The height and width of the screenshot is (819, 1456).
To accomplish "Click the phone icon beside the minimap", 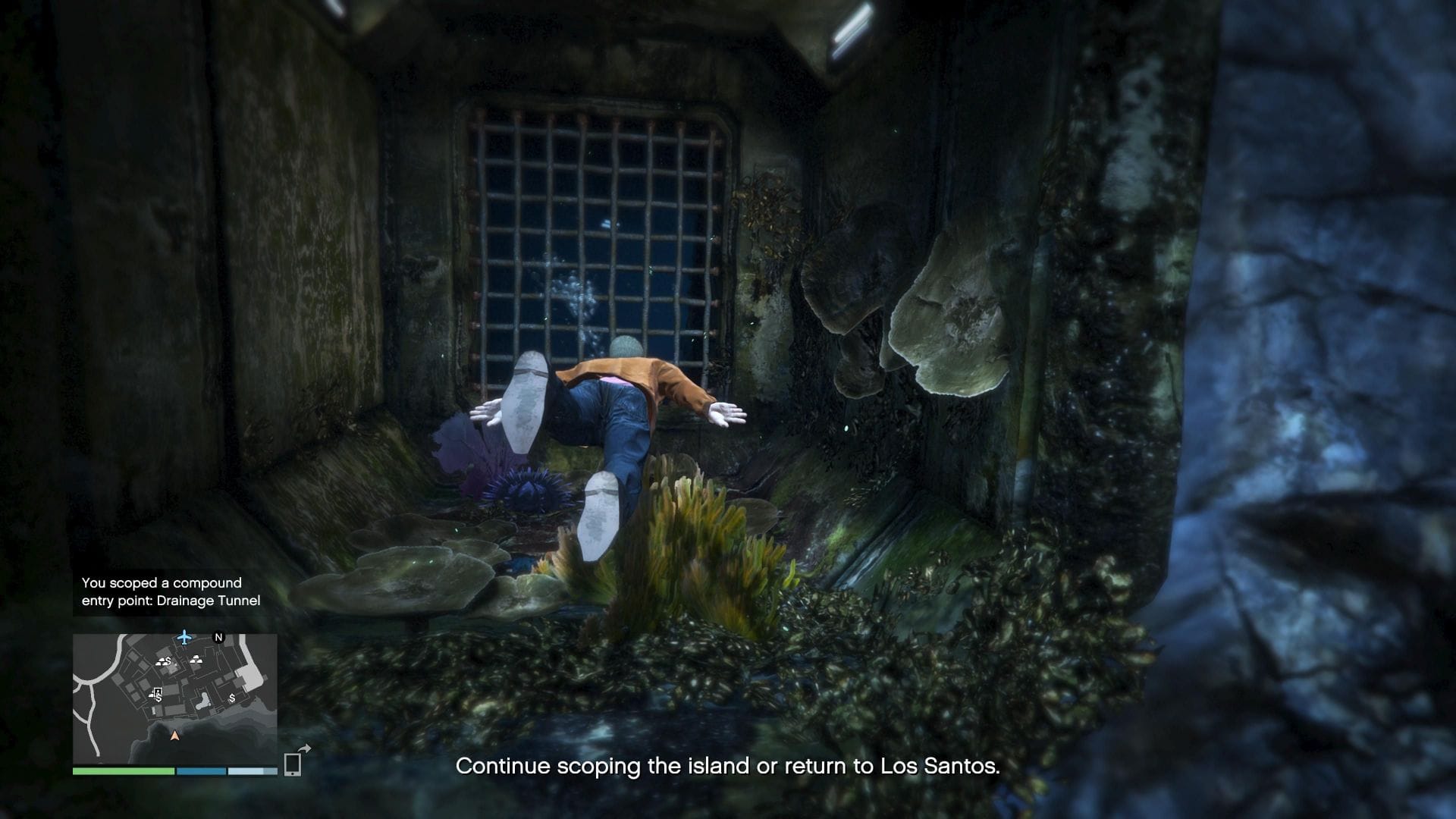I will [293, 764].
